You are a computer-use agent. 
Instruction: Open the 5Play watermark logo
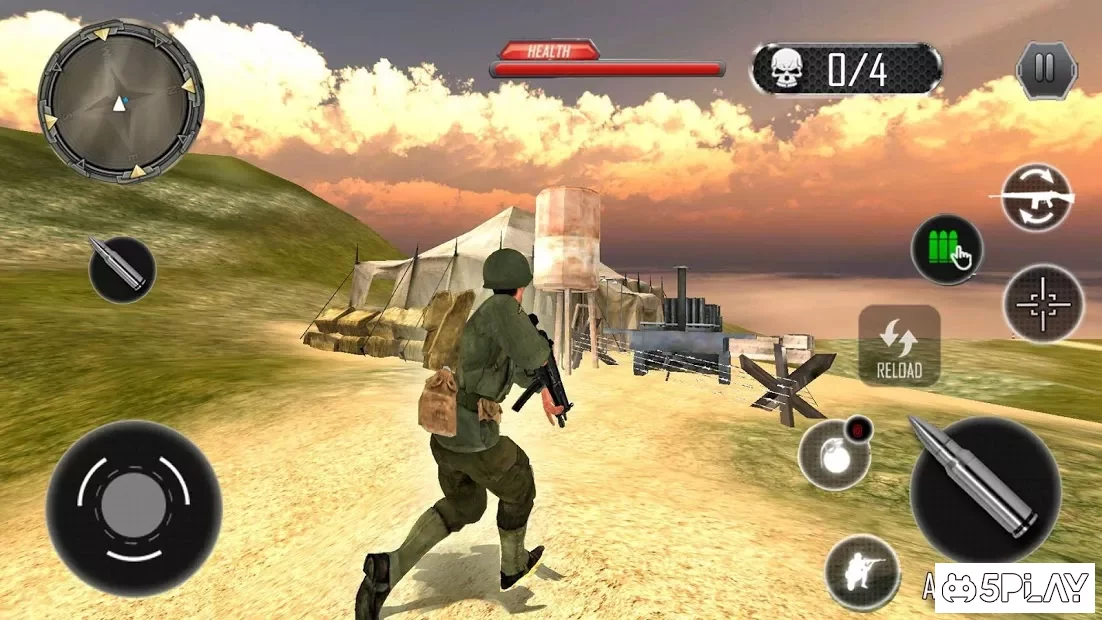[x=1014, y=588]
